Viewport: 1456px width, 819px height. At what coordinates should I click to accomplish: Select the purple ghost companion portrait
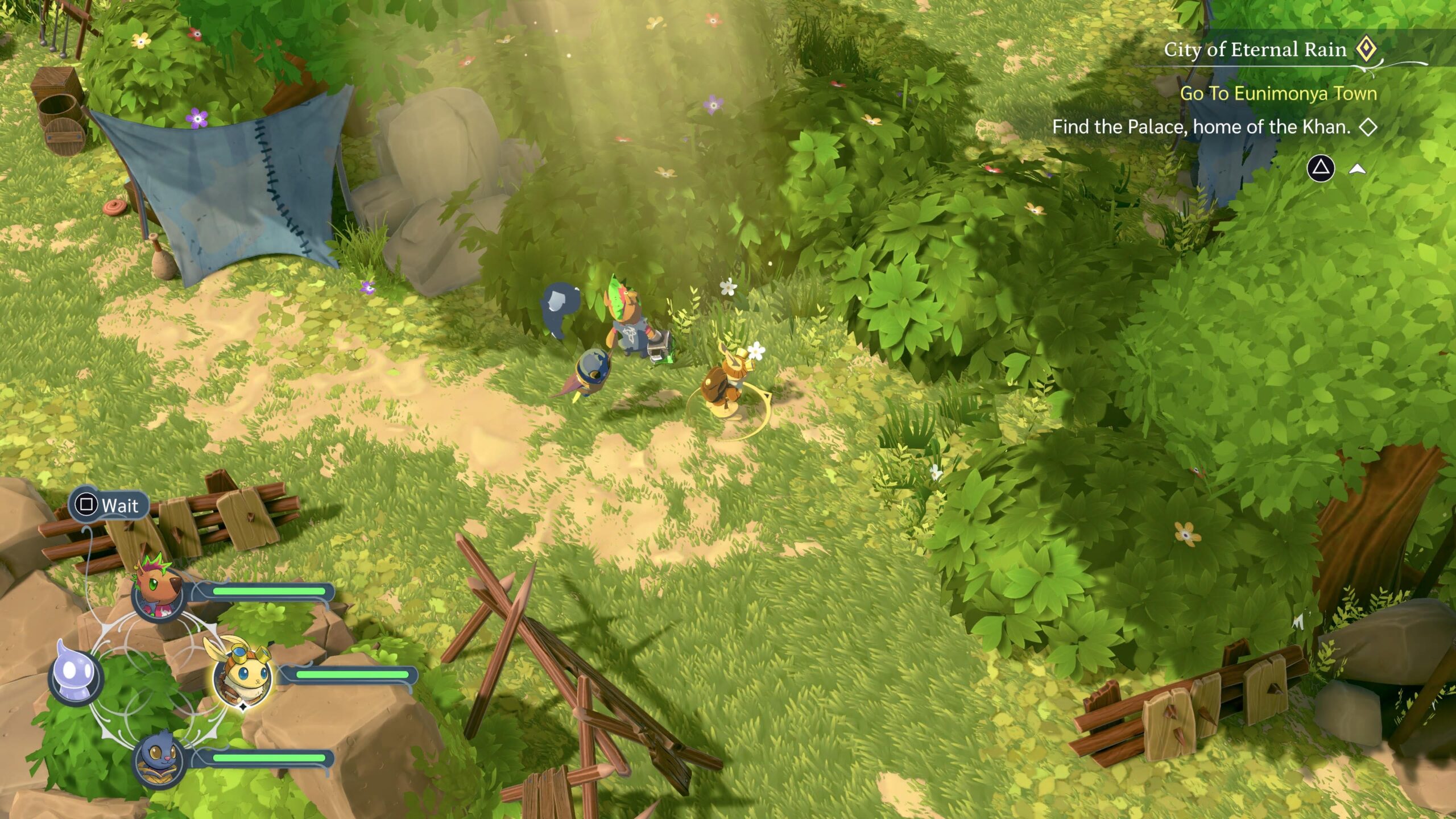[x=75, y=676]
